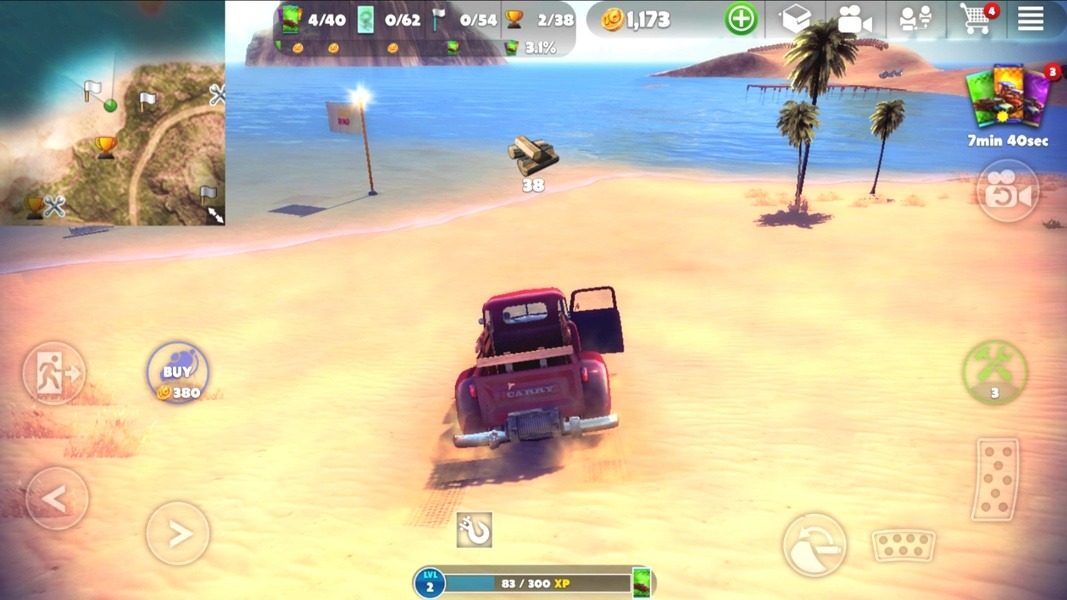Toggle the winch hook icon
This screenshot has width=1067, height=600.
[x=474, y=530]
